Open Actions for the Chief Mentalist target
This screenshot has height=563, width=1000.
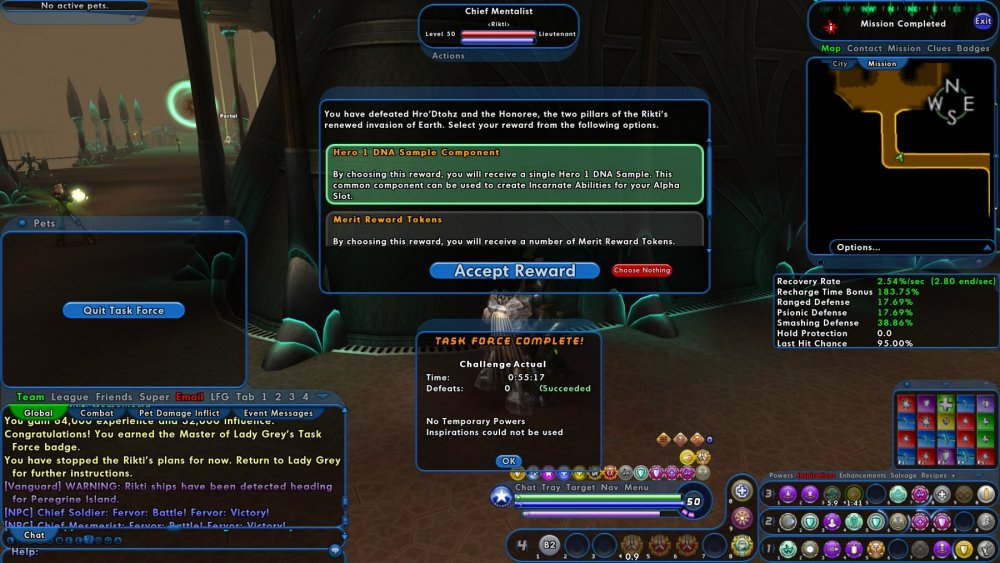pyautogui.click(x=448, y=56)
